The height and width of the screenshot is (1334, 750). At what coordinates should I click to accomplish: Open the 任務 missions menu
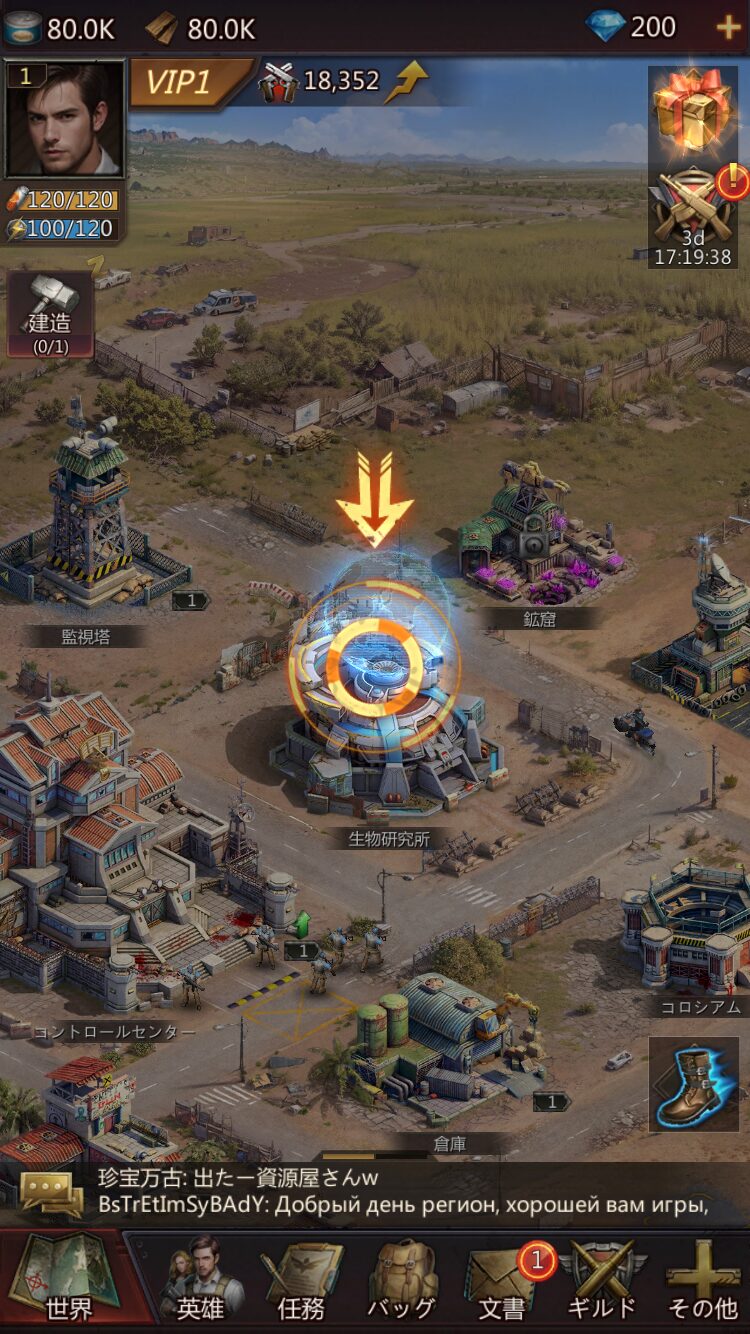[x=301, y=1279]
